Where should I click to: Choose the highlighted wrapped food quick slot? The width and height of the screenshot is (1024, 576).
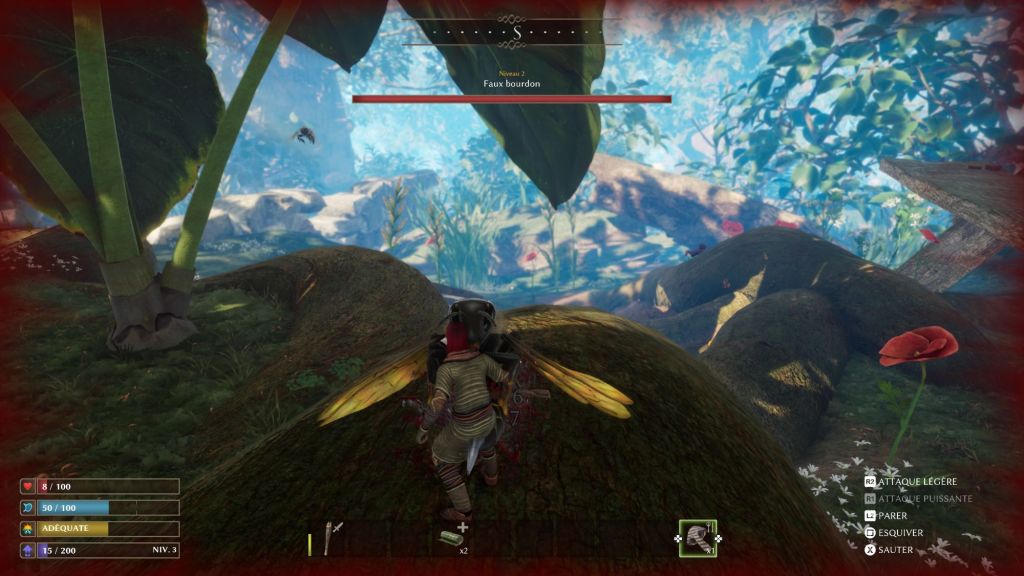click(x=698, y=538)
